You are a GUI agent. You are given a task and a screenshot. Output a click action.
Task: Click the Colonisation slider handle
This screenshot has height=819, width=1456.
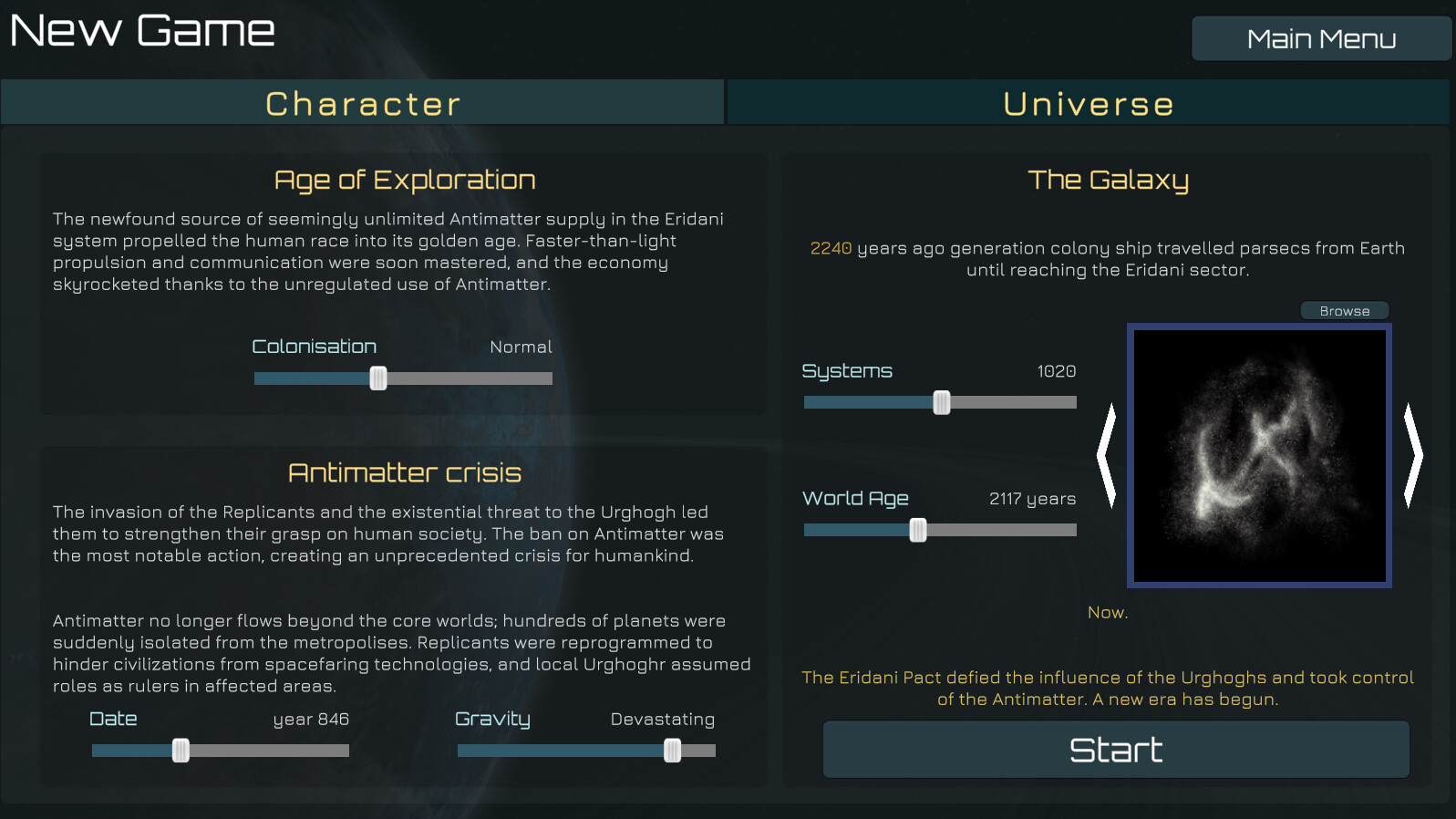(378, 378)
